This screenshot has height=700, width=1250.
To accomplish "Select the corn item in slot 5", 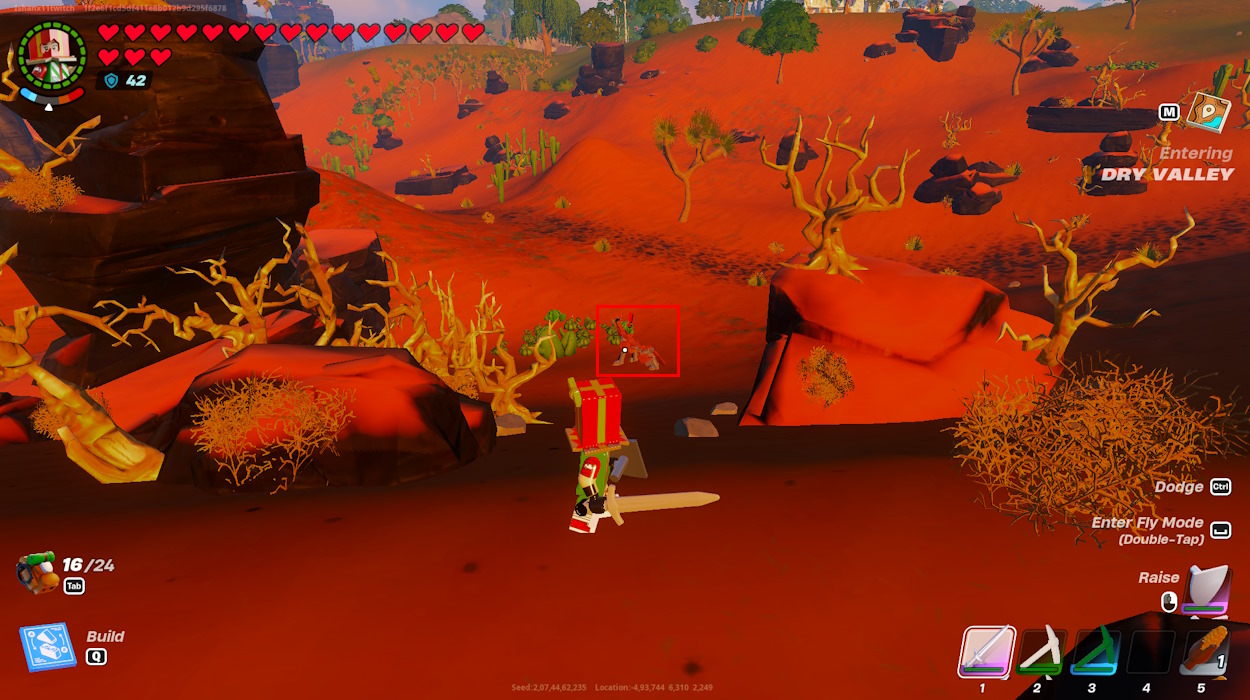I will pyautogui.click(x=1201, y=652).
